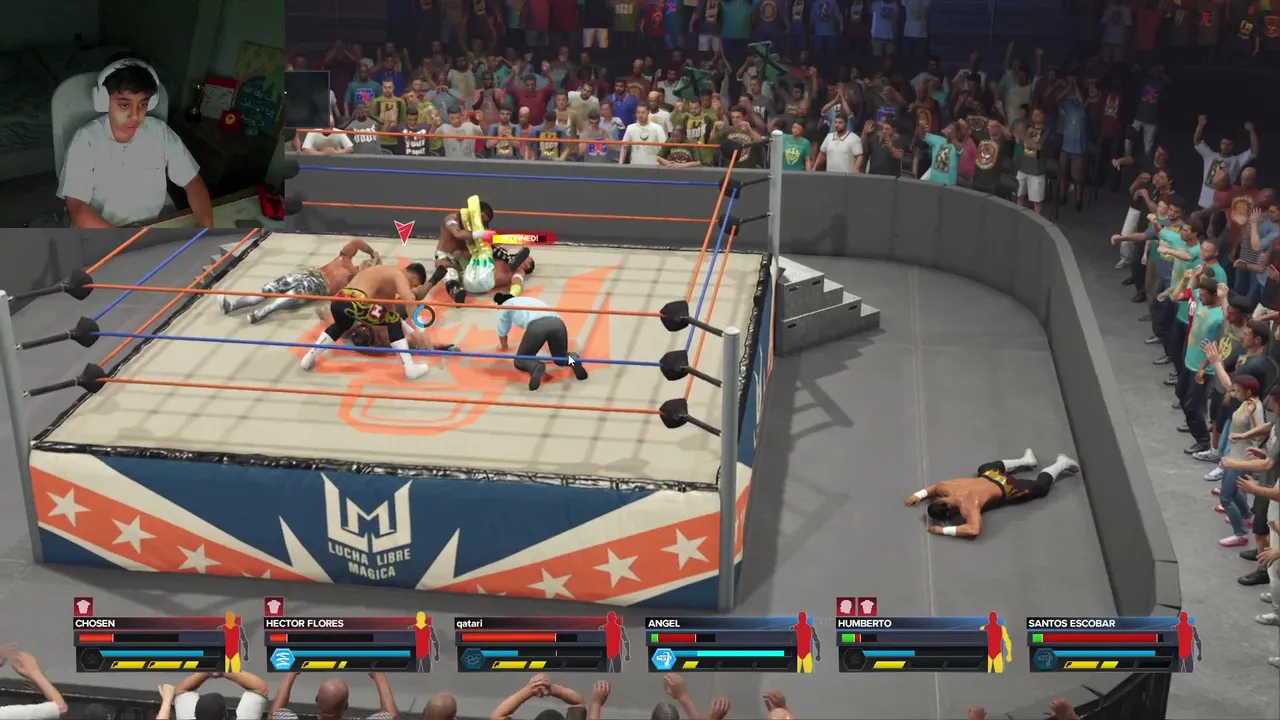The image size is (1280, 720).
Task: Select the streamer webcam overlay
Action: tap(142, 114)
